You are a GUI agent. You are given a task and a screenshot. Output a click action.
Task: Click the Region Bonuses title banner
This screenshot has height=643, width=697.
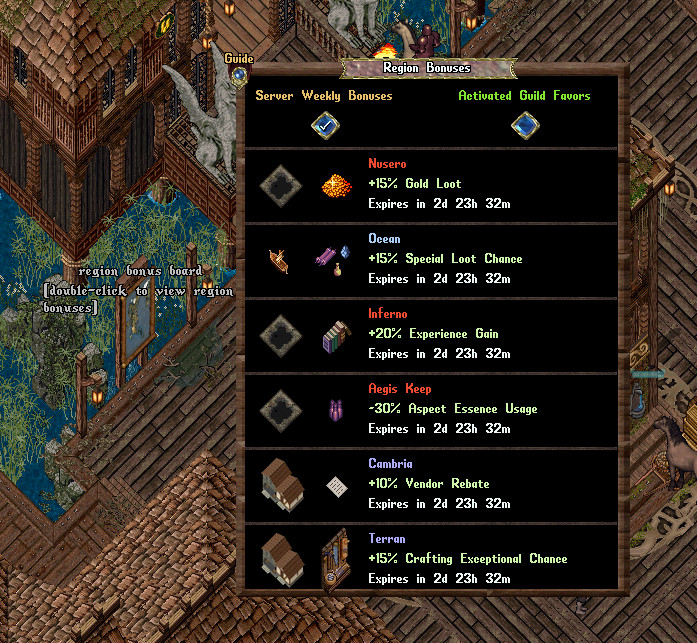click(427, 69)
